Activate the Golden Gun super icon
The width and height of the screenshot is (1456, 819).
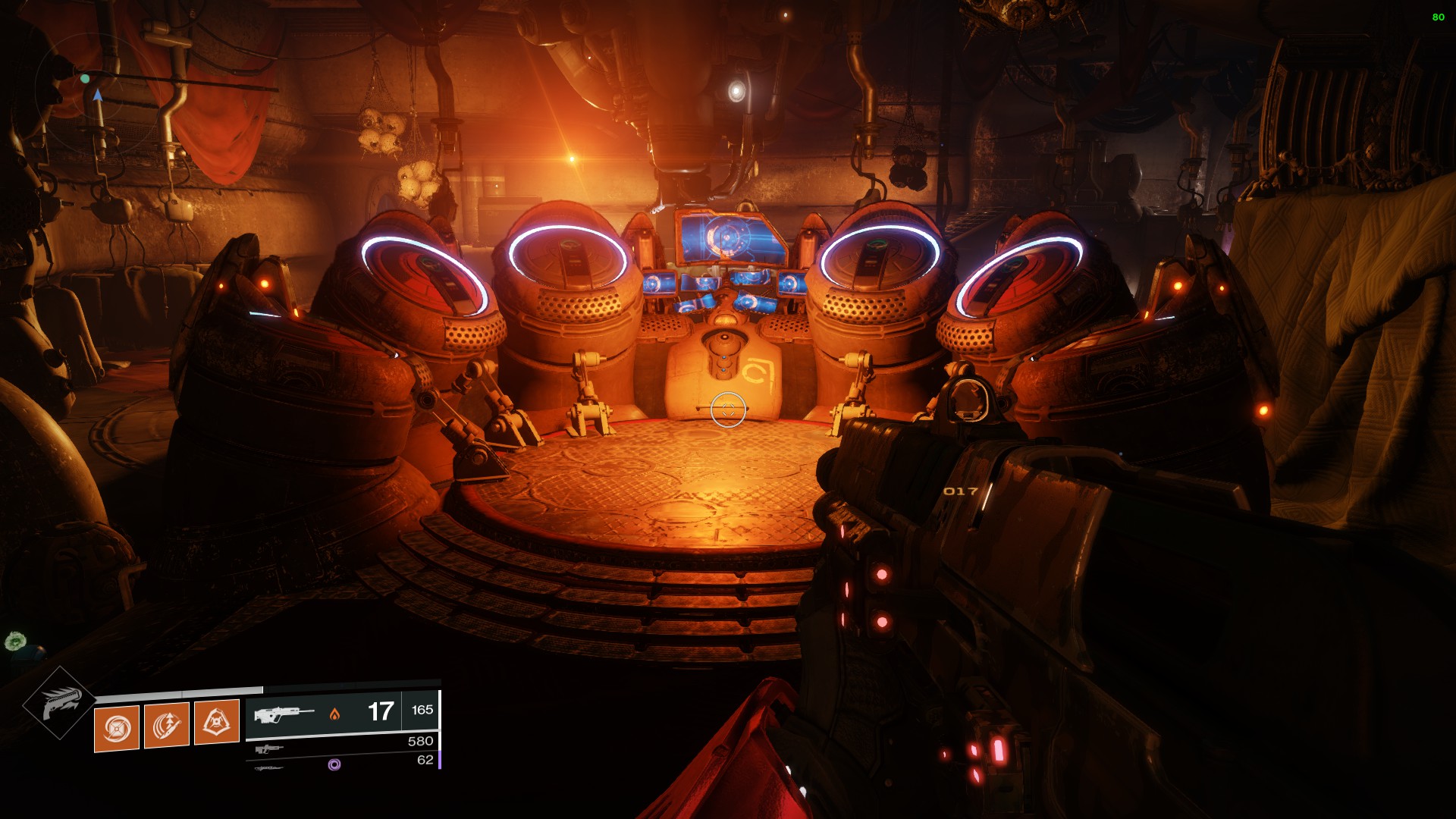59,704
